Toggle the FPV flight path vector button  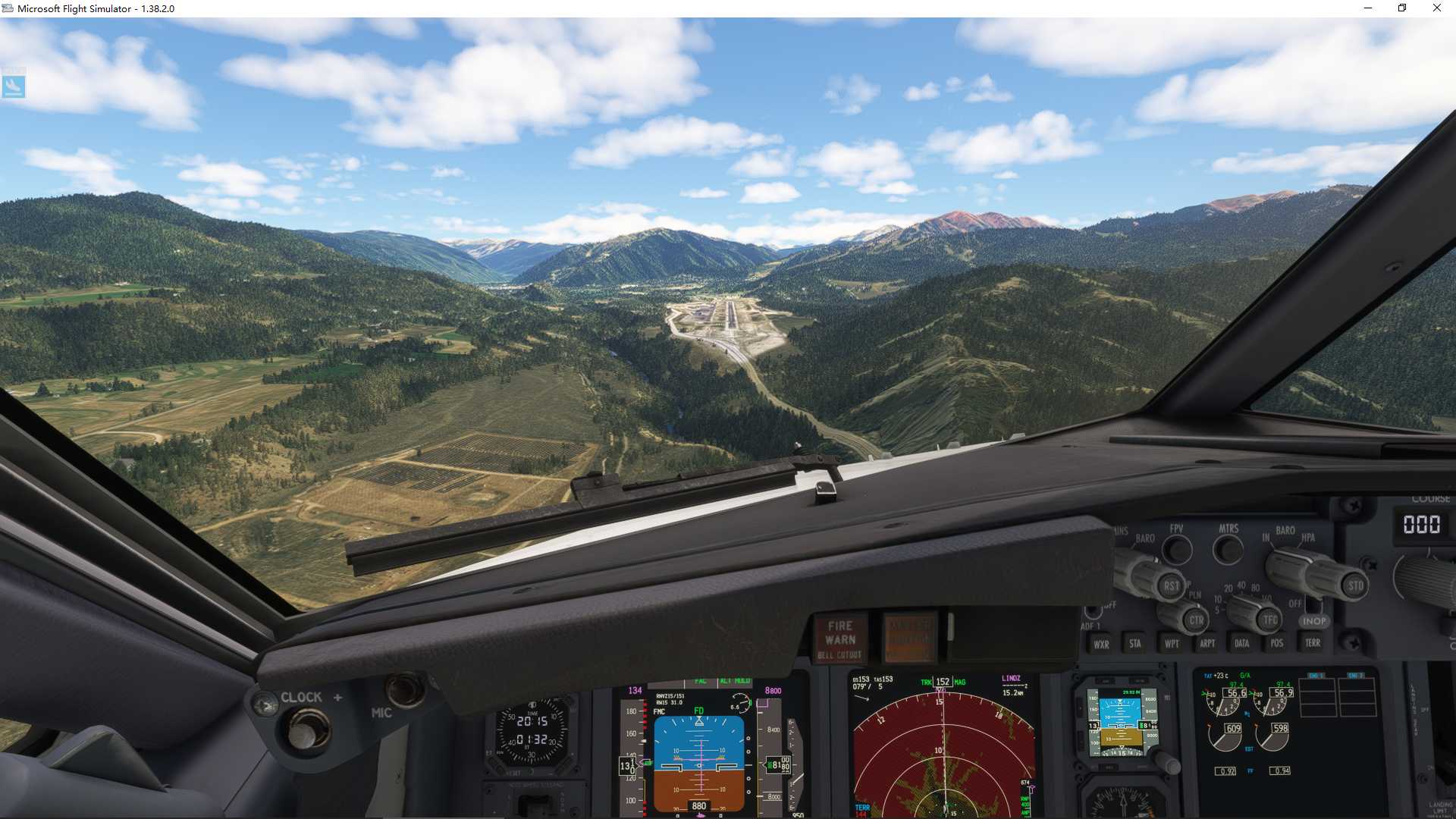pos(1177,549)
